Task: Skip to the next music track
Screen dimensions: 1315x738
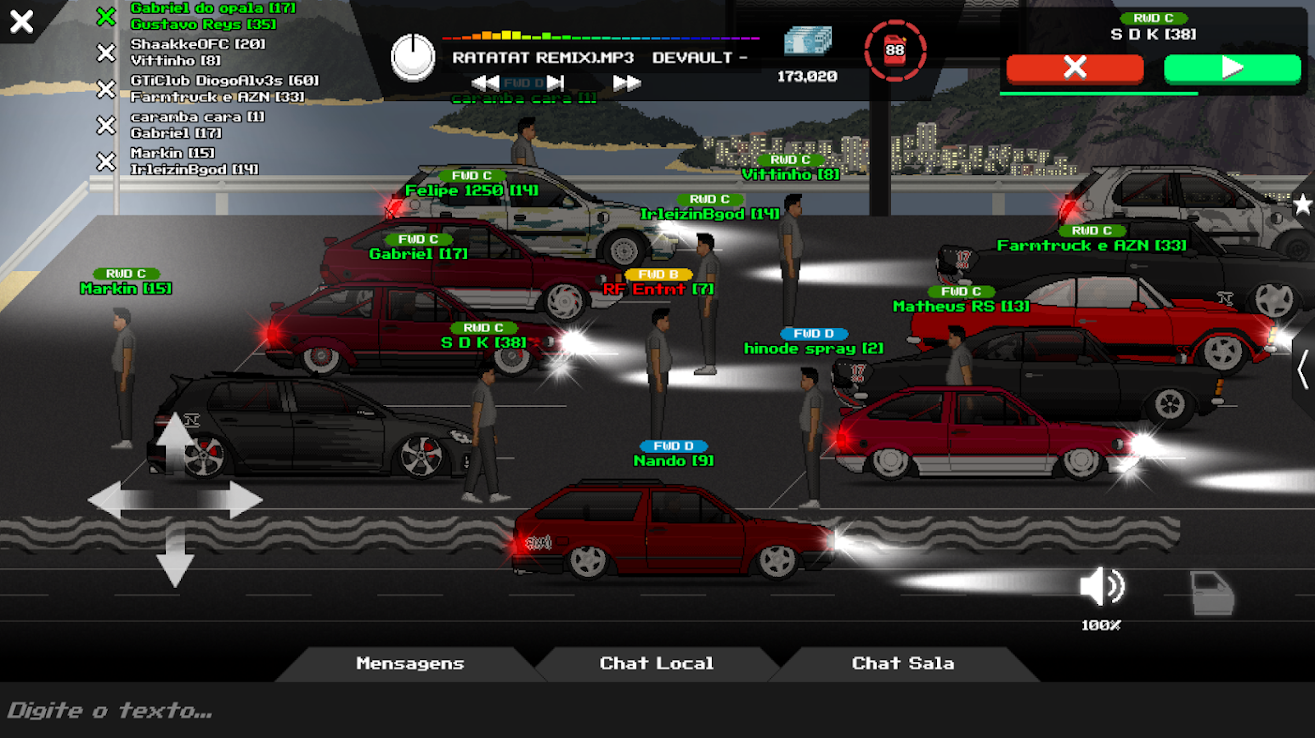Action: pyautogui.click(x=627, y=83)
